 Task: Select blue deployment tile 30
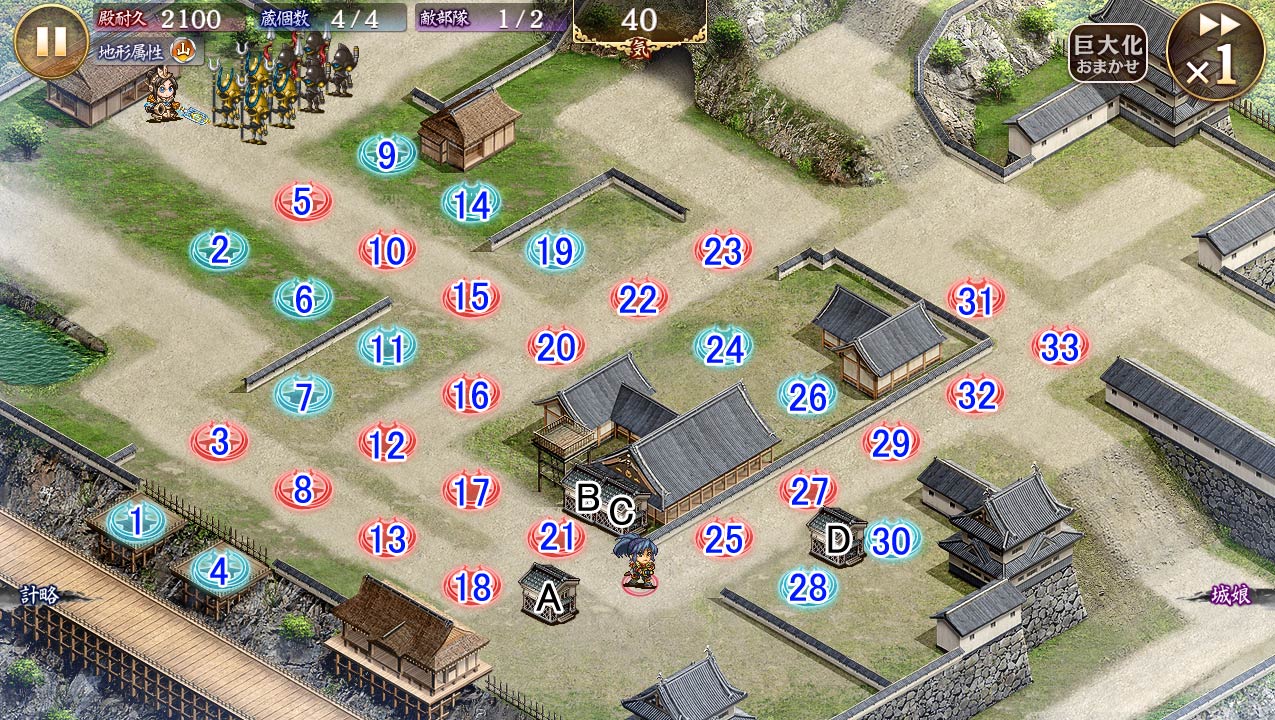coord(891,540)
